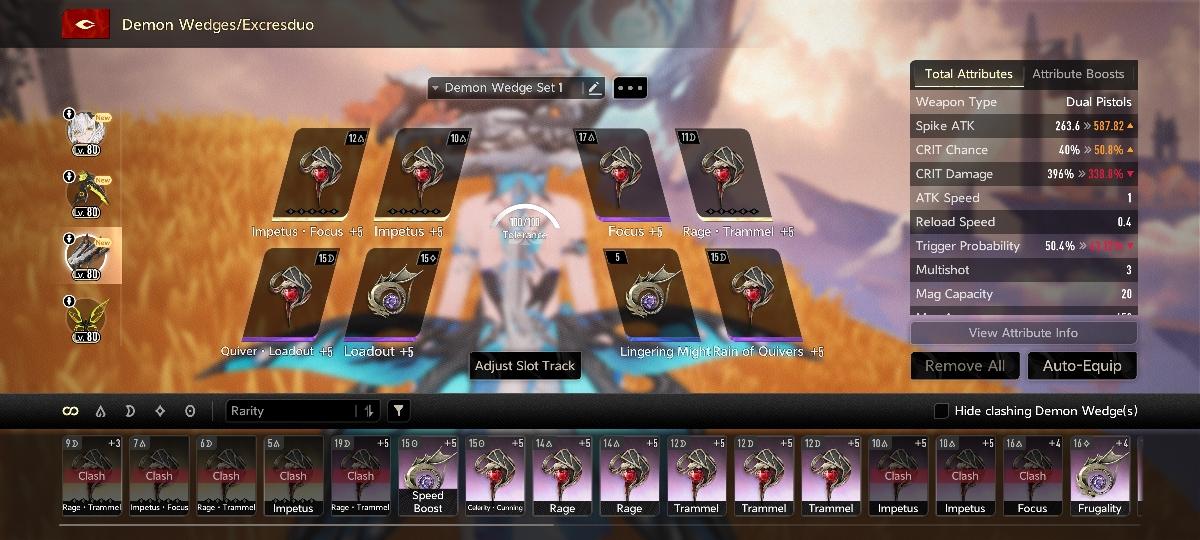1200x540 pixels.
Task: Go back using the red arrow button
Action: [86, 24]
